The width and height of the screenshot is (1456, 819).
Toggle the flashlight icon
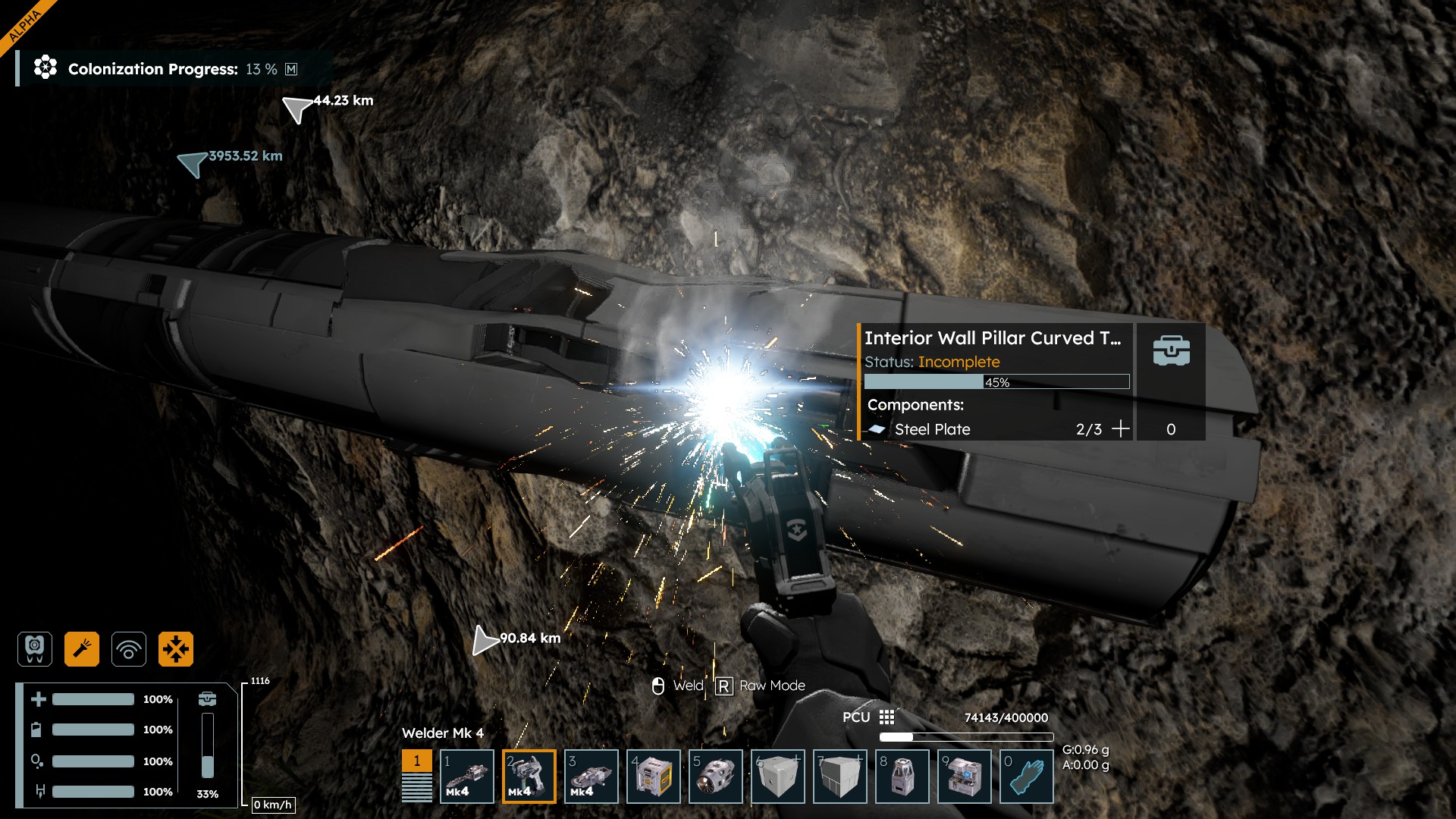tap(82, 649)
